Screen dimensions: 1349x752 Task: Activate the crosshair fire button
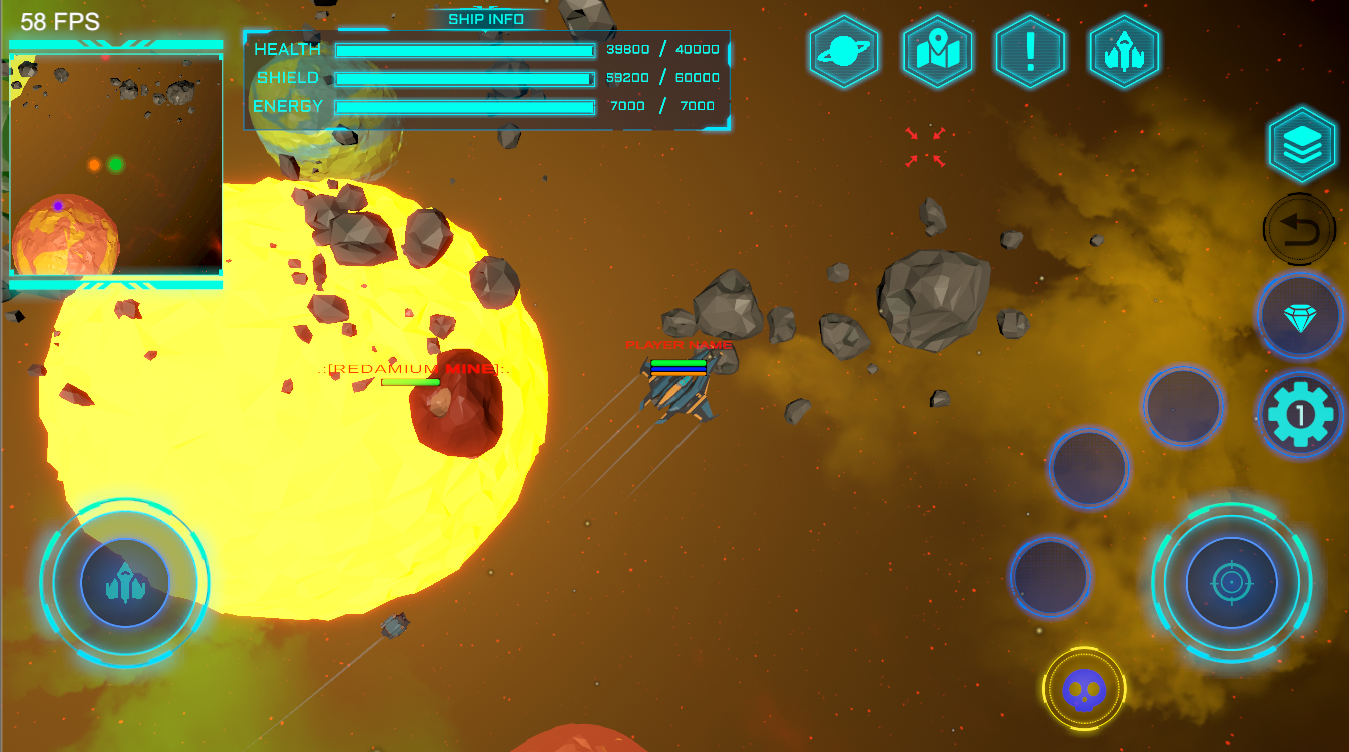coord(1231,582)
